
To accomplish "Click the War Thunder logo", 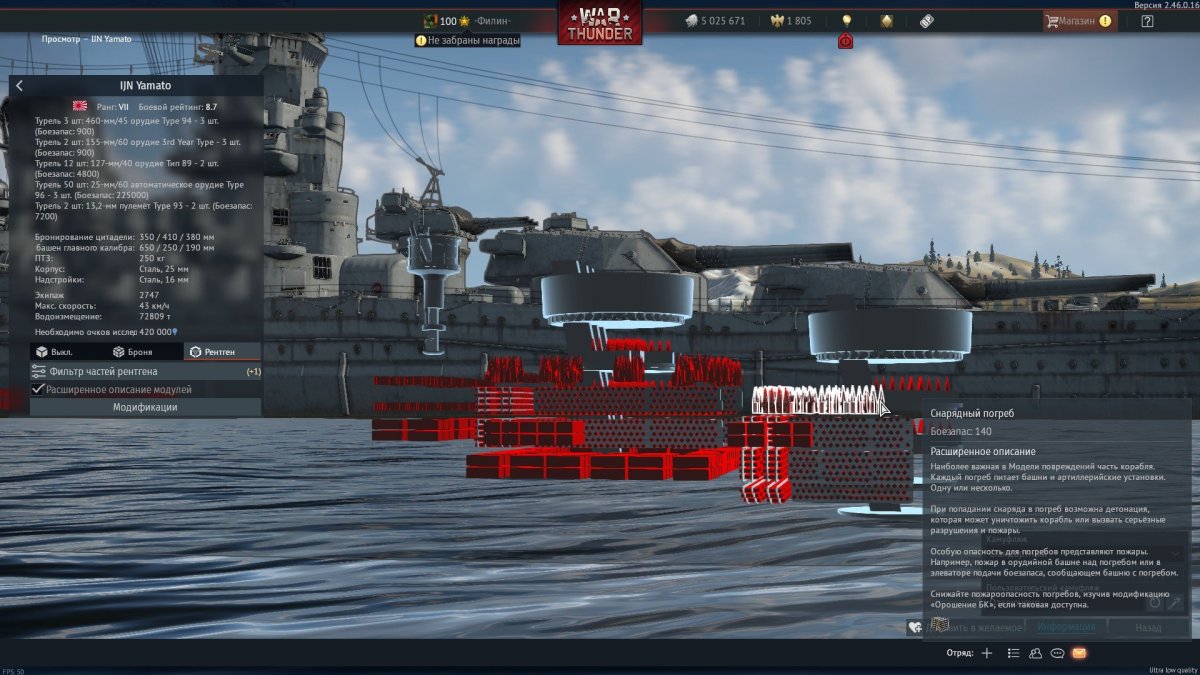I will click(x=600, y=23).
